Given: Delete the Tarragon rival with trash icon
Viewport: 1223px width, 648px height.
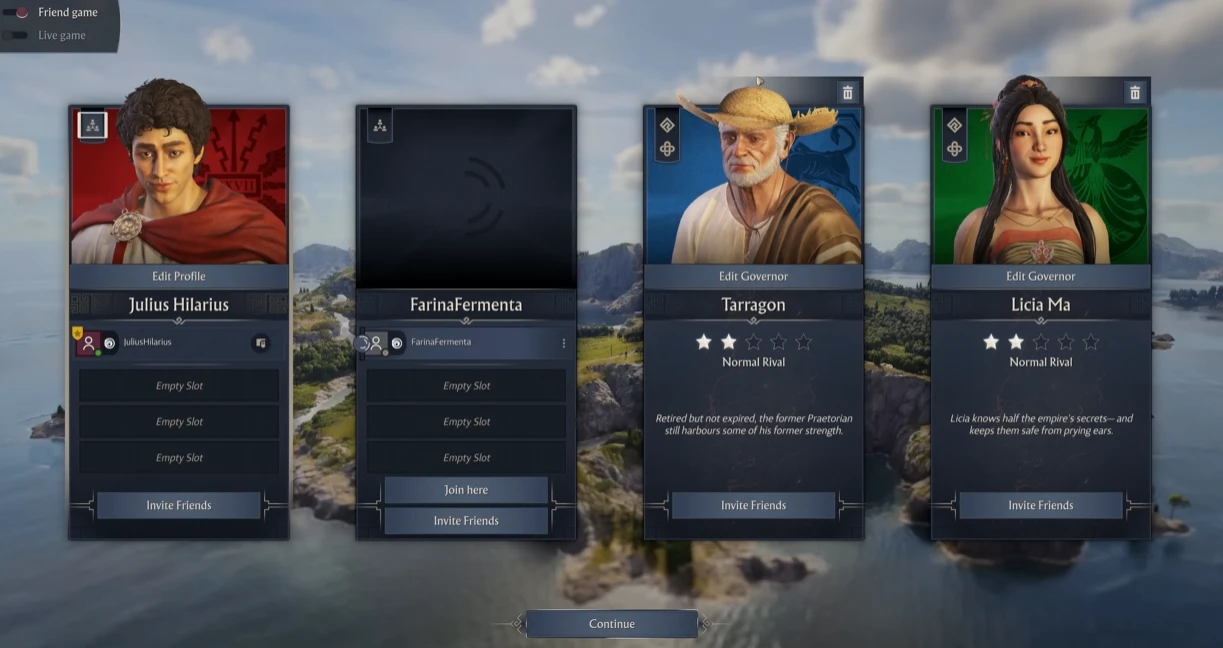Looking at the screenshot, I should [x=848, y=93].
